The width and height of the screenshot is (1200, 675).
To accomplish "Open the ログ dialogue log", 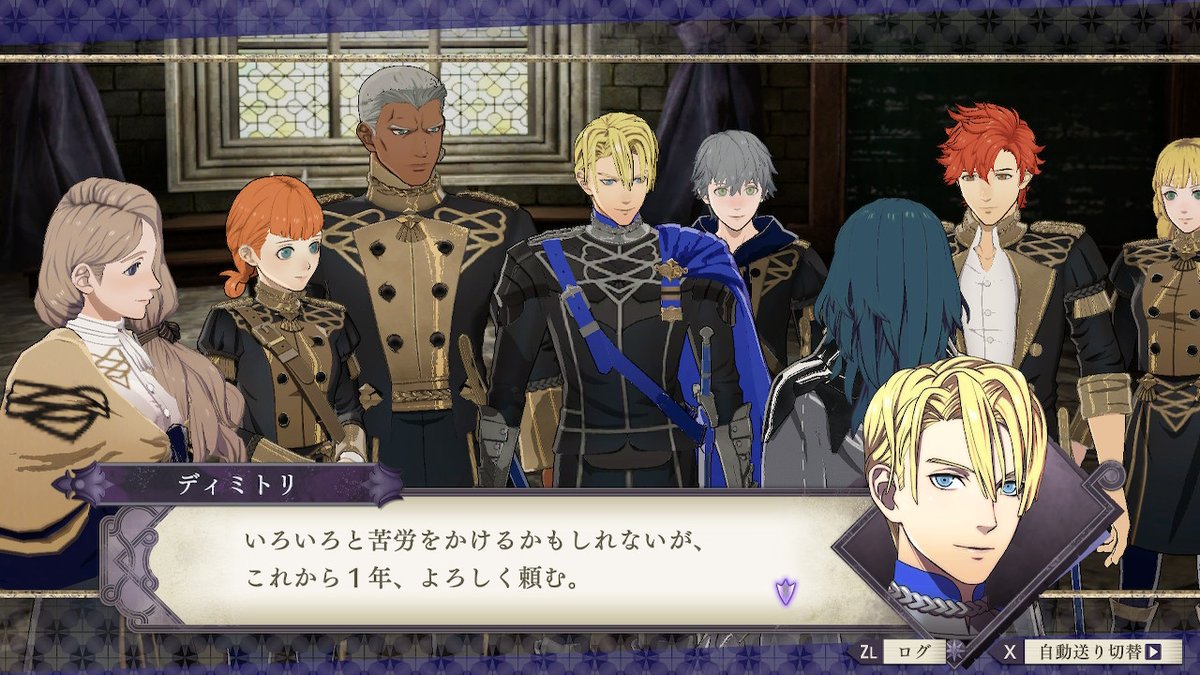I will pyautogui.click(x=913, y=653).
